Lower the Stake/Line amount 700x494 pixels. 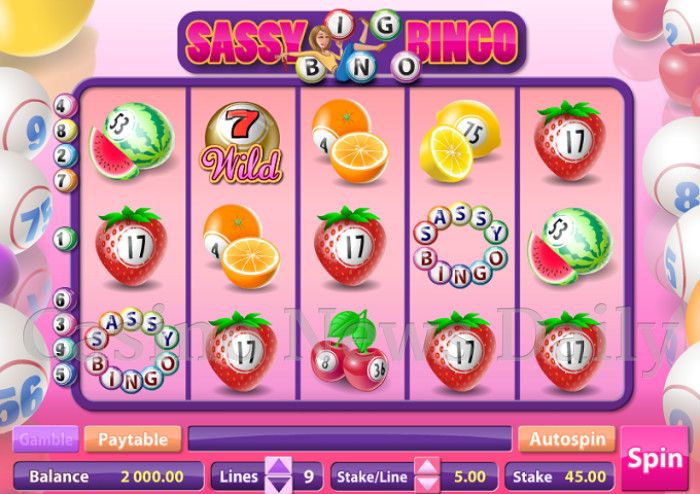pyautogui.click(x=427, y=484)
